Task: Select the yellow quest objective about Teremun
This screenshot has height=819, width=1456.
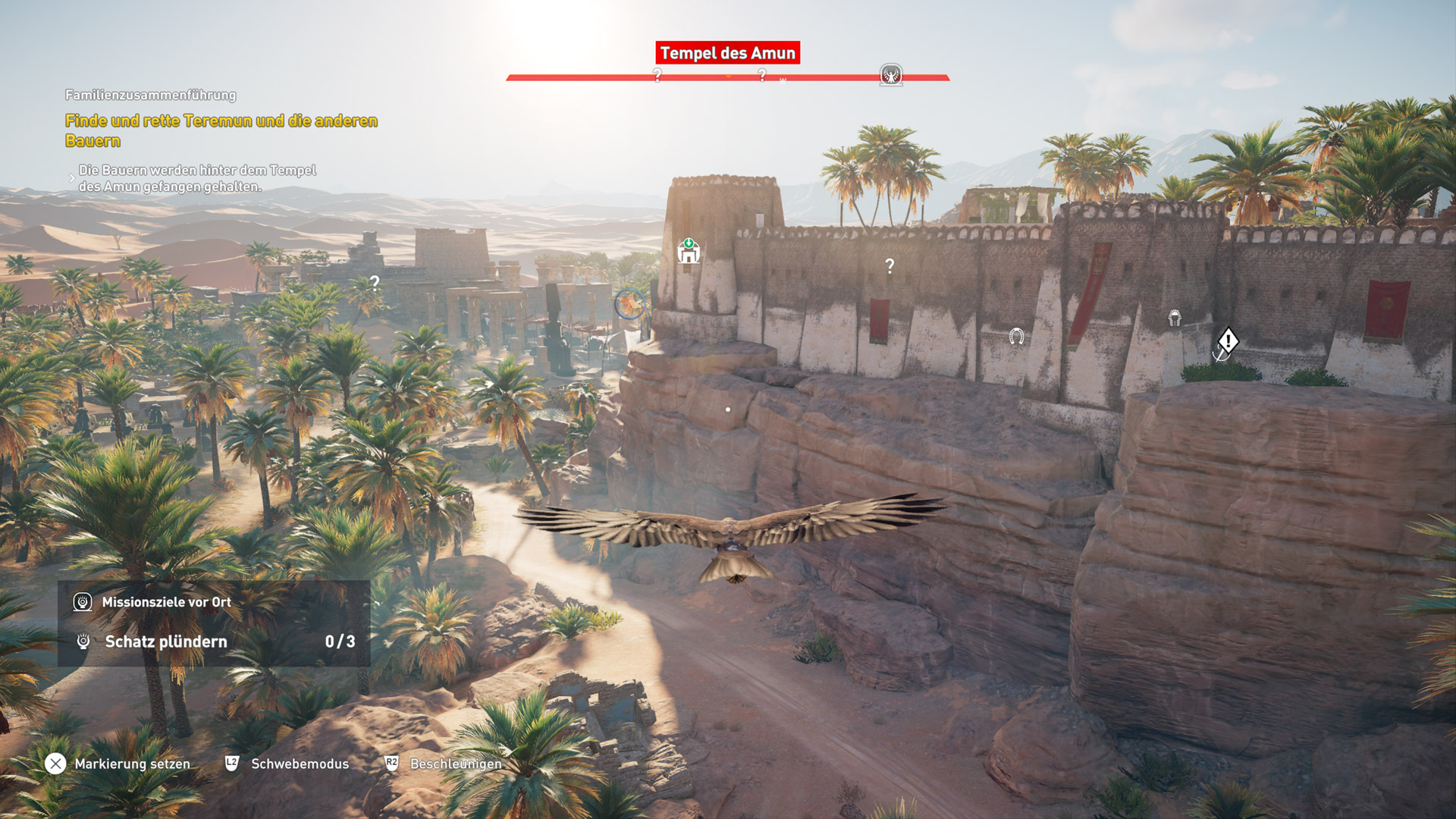Action: 221,130
